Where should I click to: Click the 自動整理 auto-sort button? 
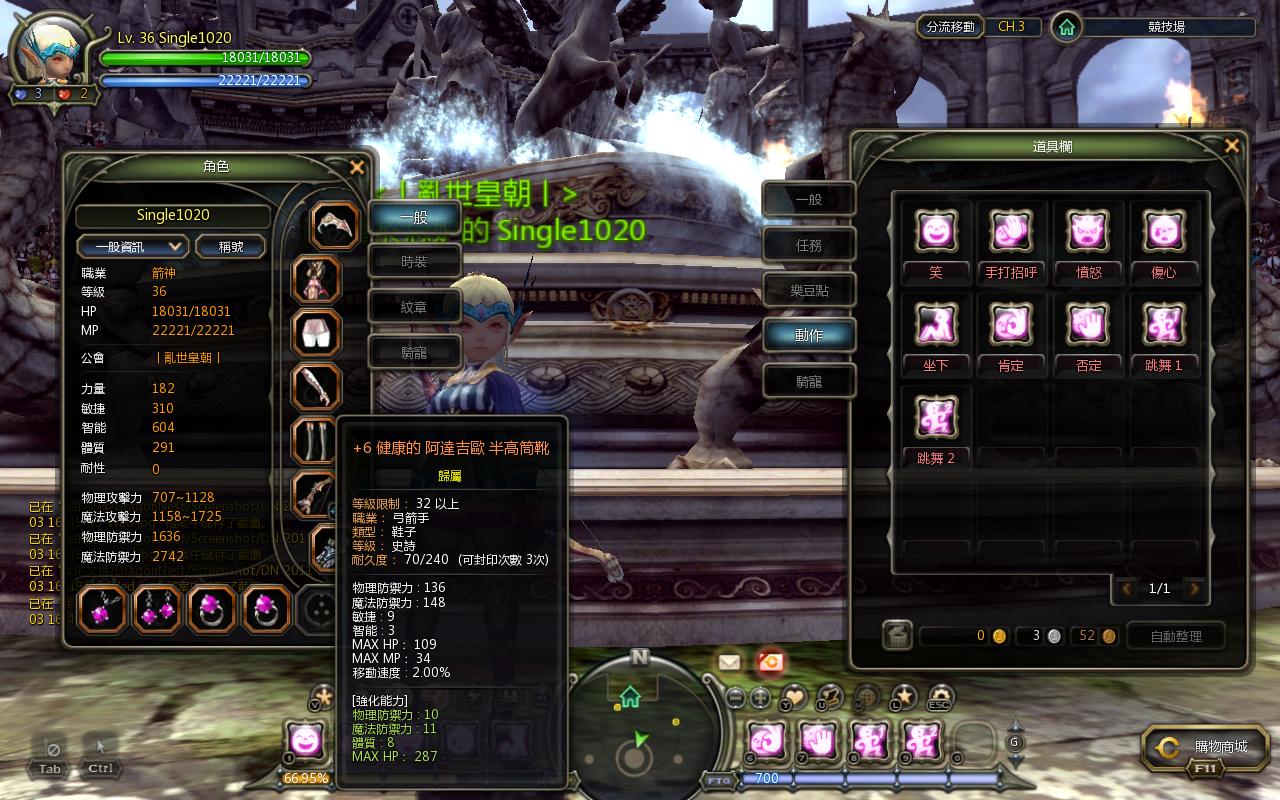point(1176,636)
